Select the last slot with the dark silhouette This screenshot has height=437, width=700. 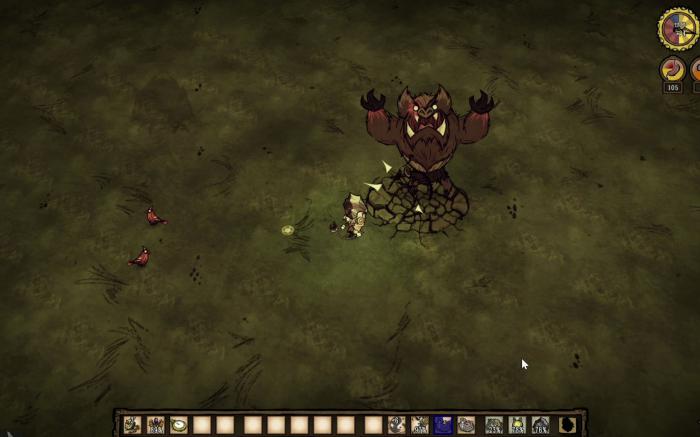click(x=567, y=425)
